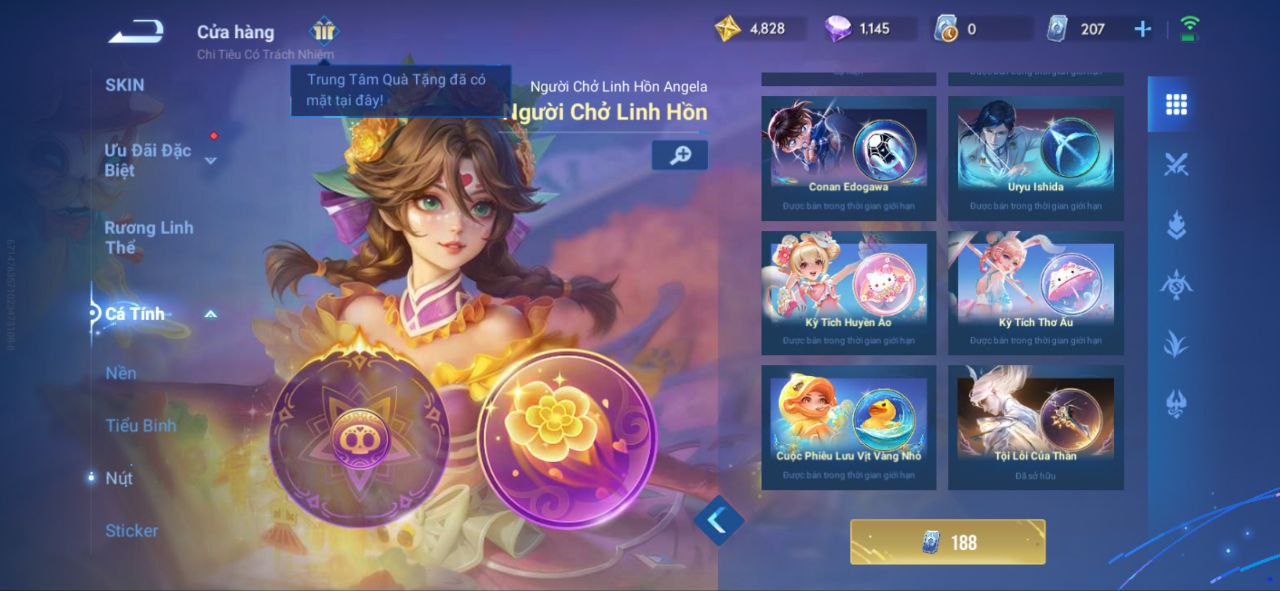Open the Rương Linh Thể category
Screen dimensions: 1280x591
click(149, 237)
